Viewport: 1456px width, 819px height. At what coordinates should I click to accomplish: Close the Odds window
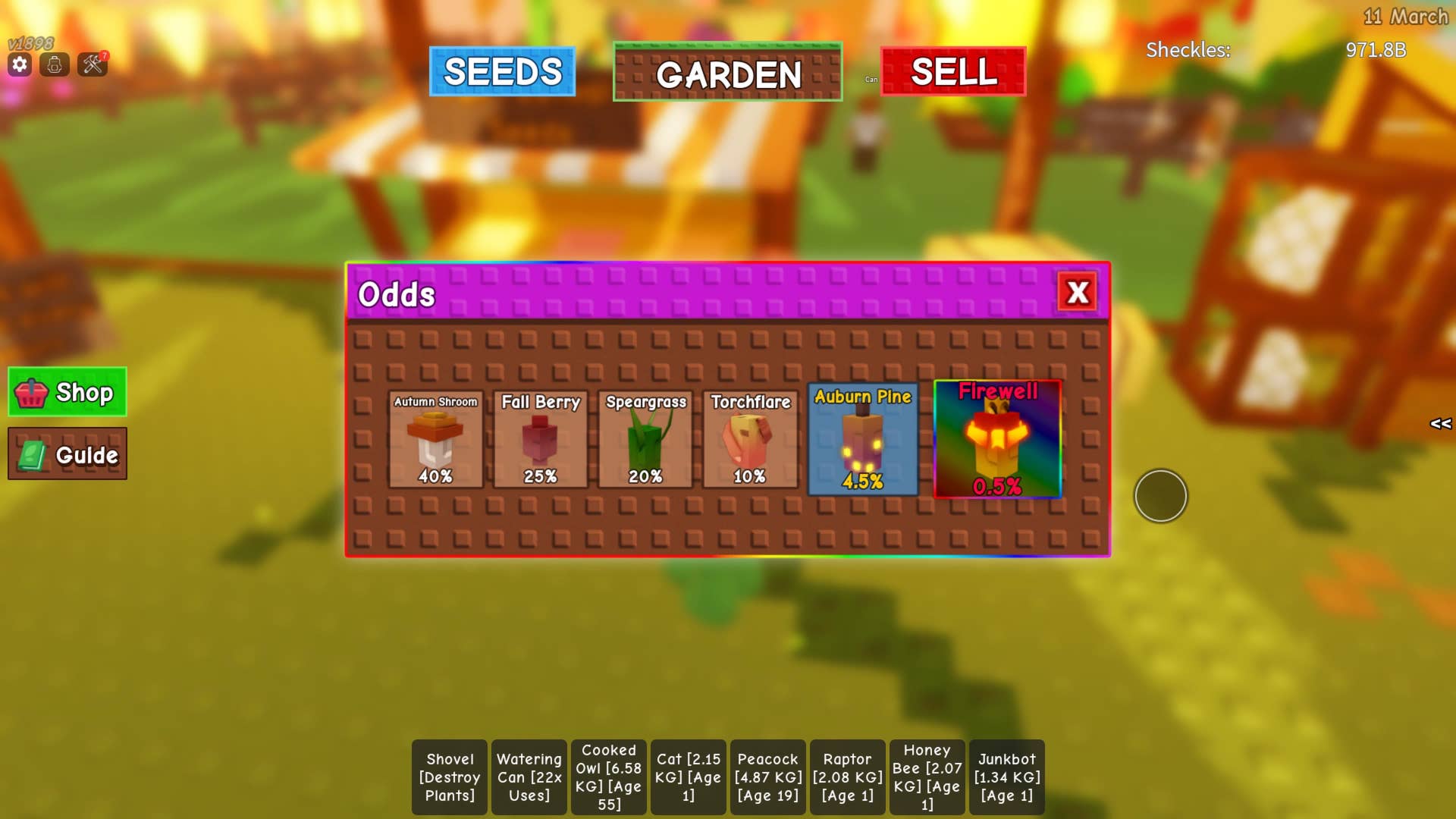(x=1078, y=292)
